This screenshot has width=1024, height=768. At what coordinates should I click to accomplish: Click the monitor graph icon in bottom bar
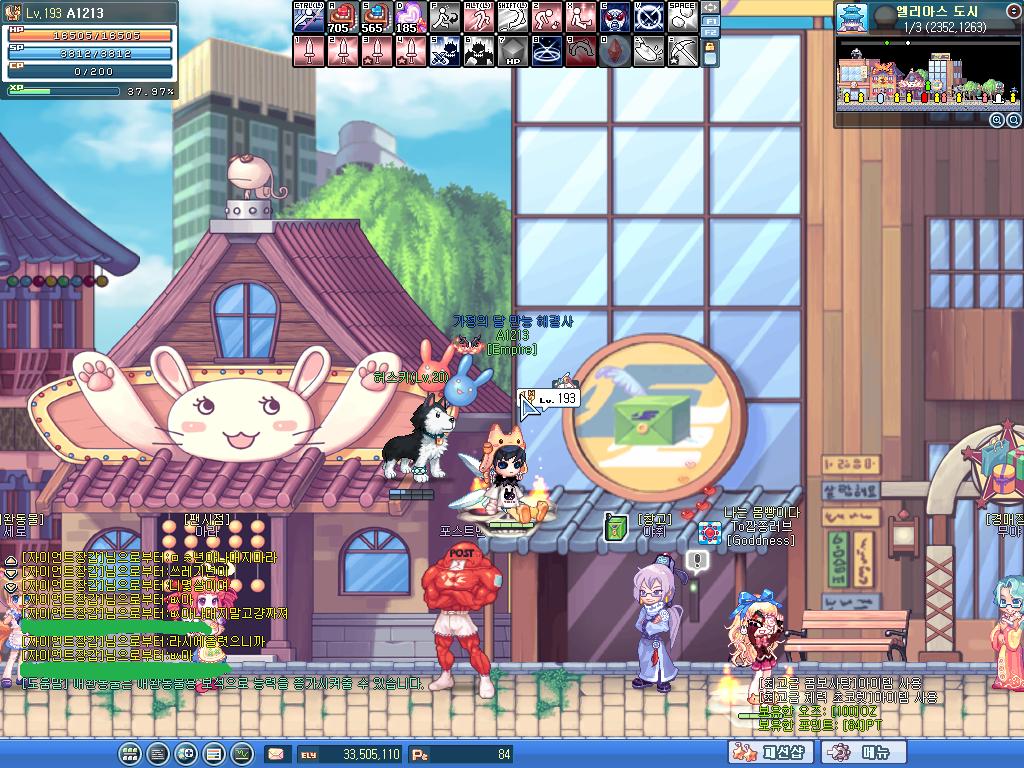[241, 753]
